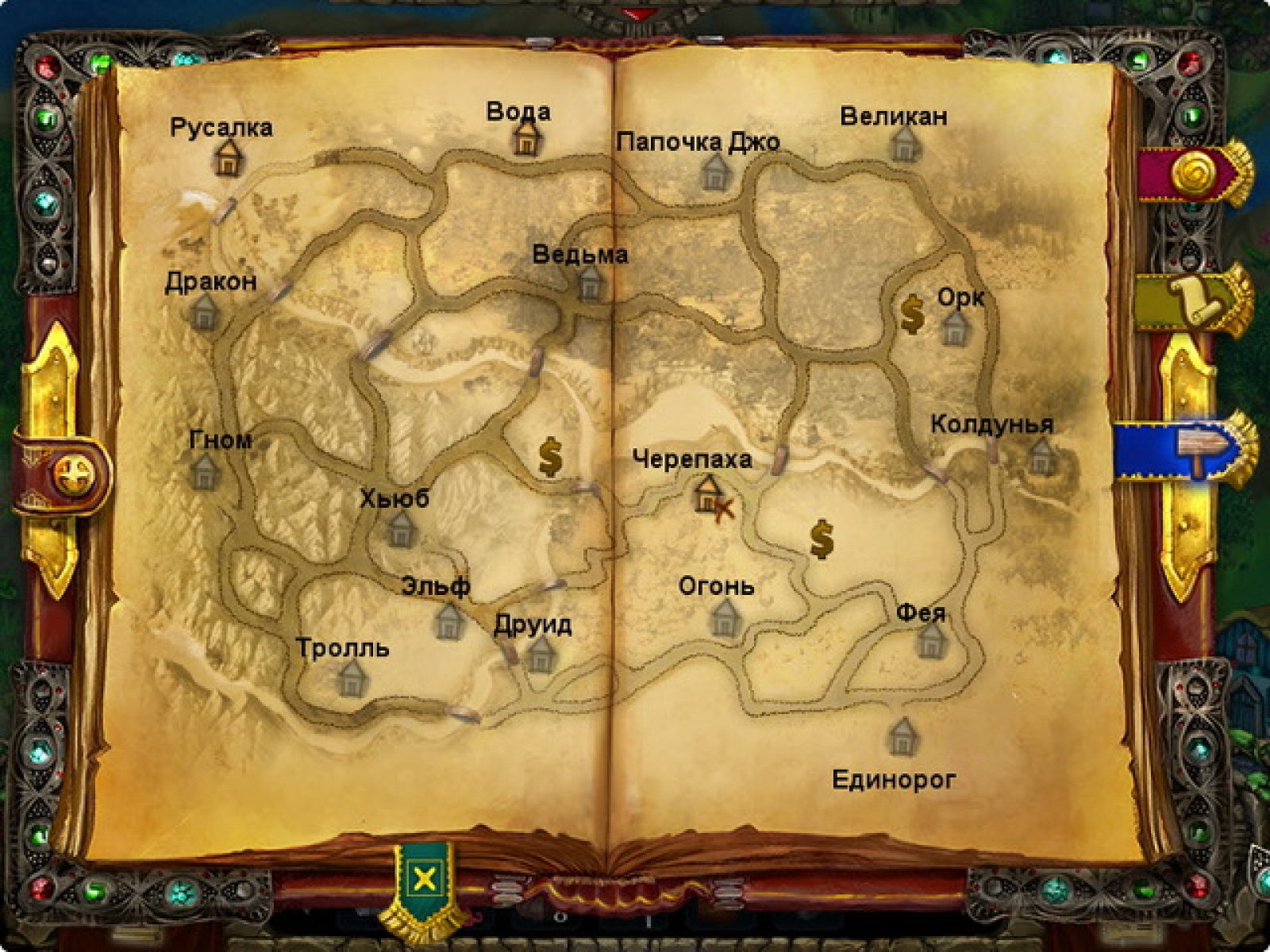
Task: Pick the Великан house marker
Action: pos(903,144)
